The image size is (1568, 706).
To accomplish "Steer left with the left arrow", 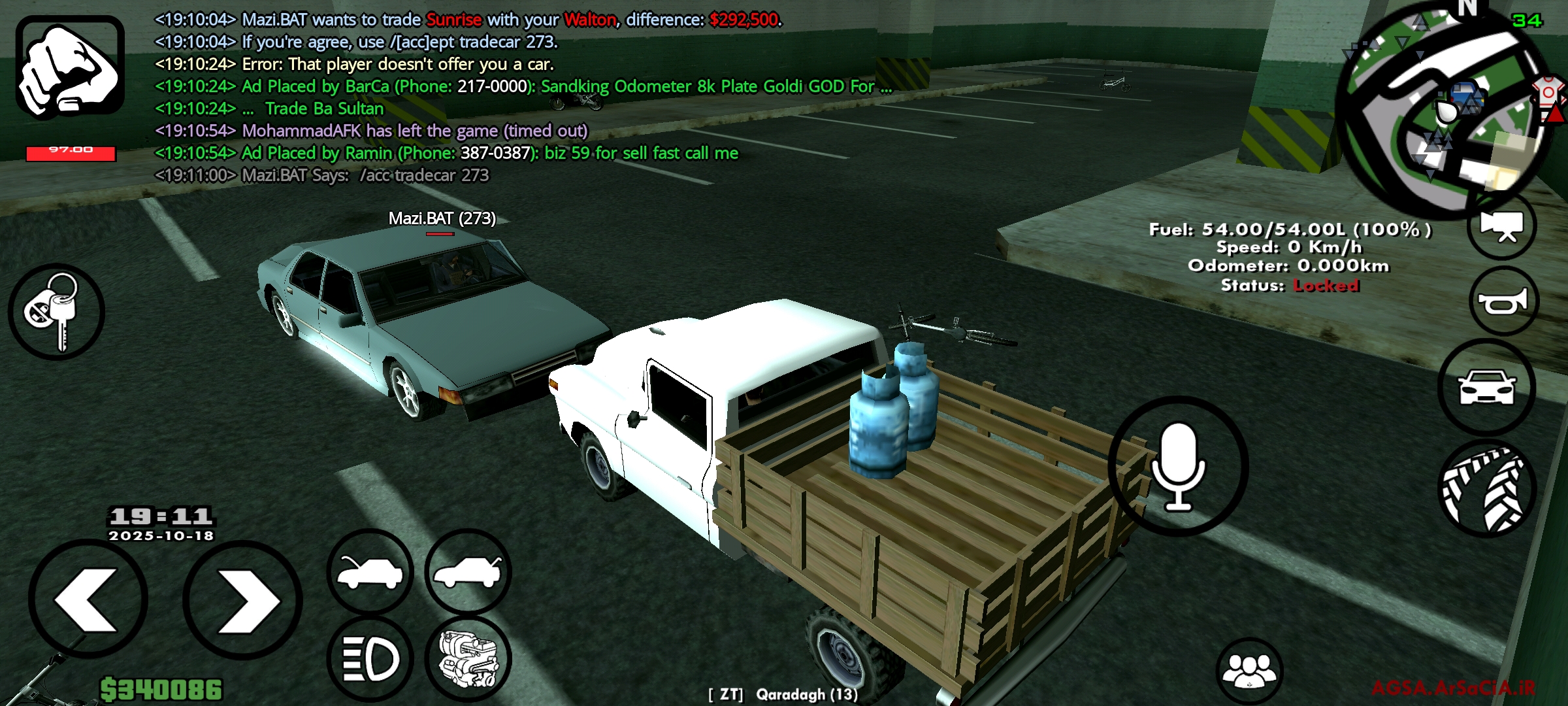I will point(88,599).
